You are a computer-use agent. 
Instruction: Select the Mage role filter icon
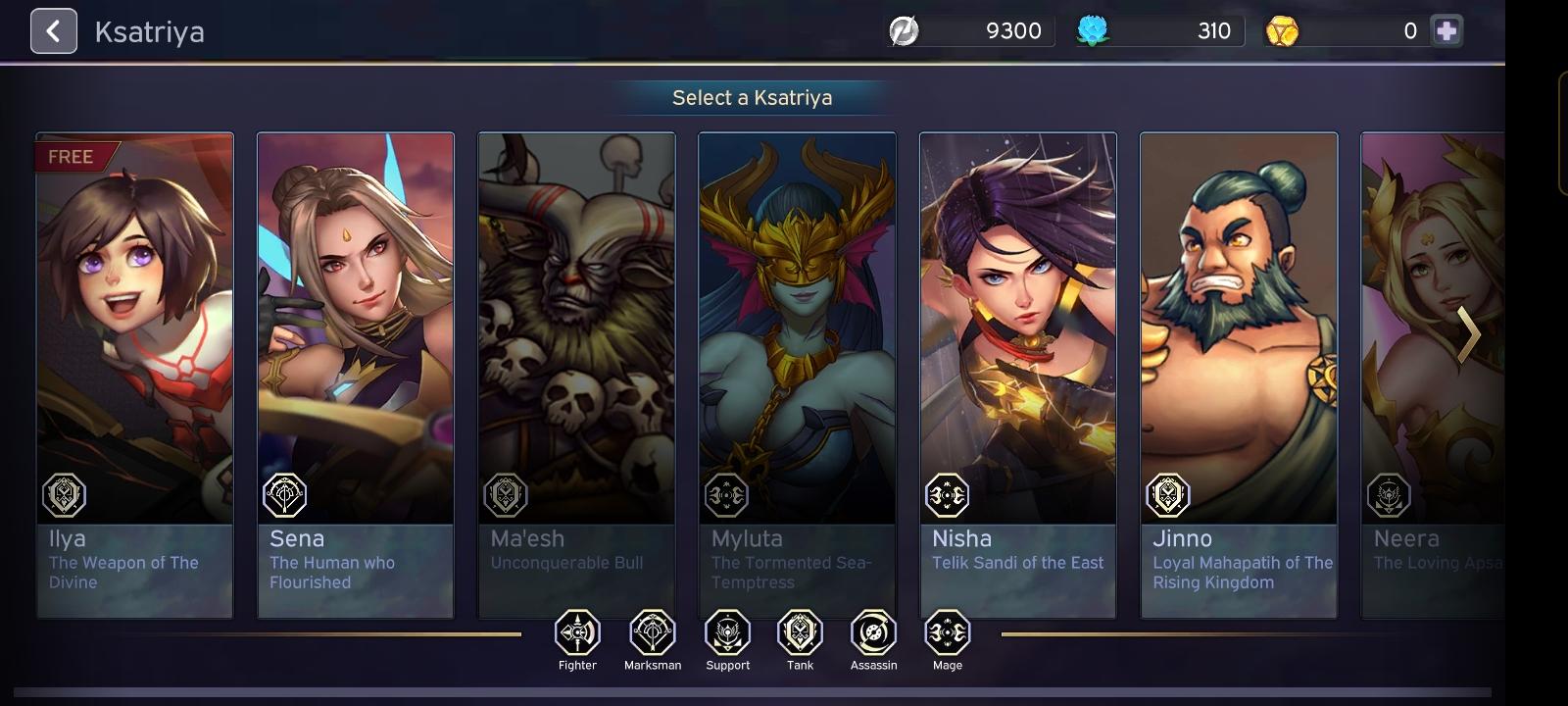click(x=946, y=632)
